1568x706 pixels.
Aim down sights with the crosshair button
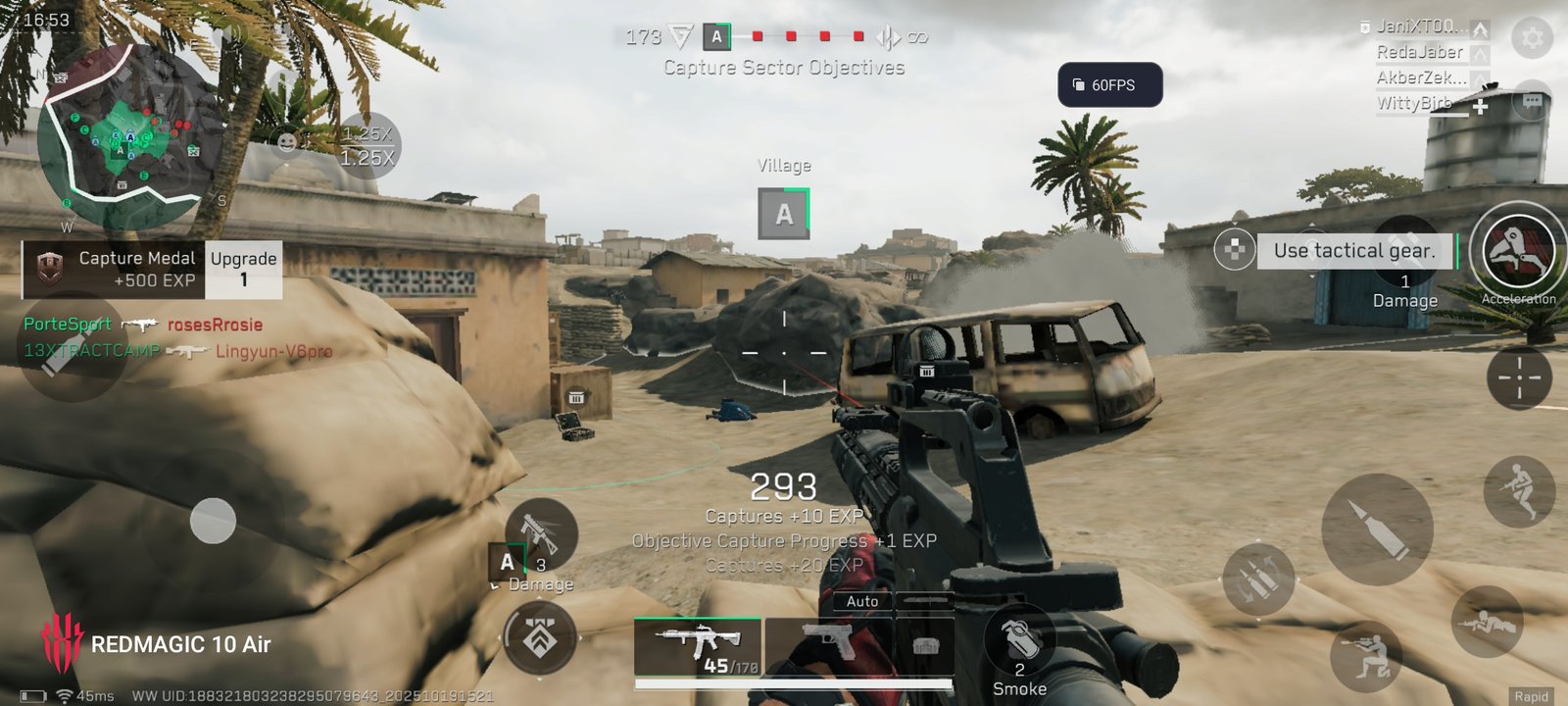click(1519, 378)
